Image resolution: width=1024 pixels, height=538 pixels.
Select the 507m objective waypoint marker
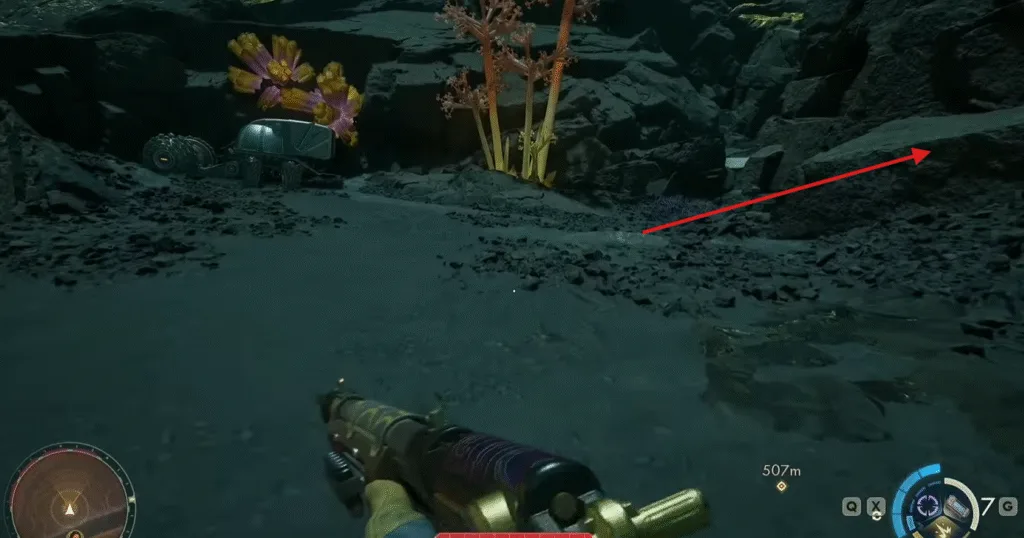point(782,487)
